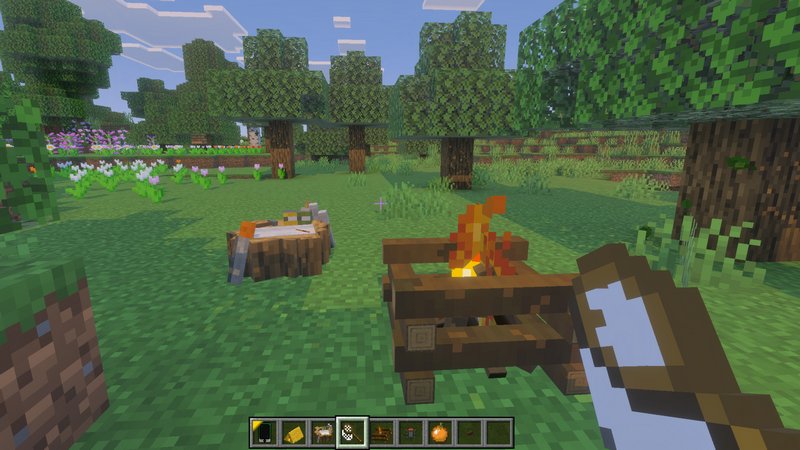The image size is (800, 450).
Task: Click the highlighted net item slot
Action: tap(351, 432)
